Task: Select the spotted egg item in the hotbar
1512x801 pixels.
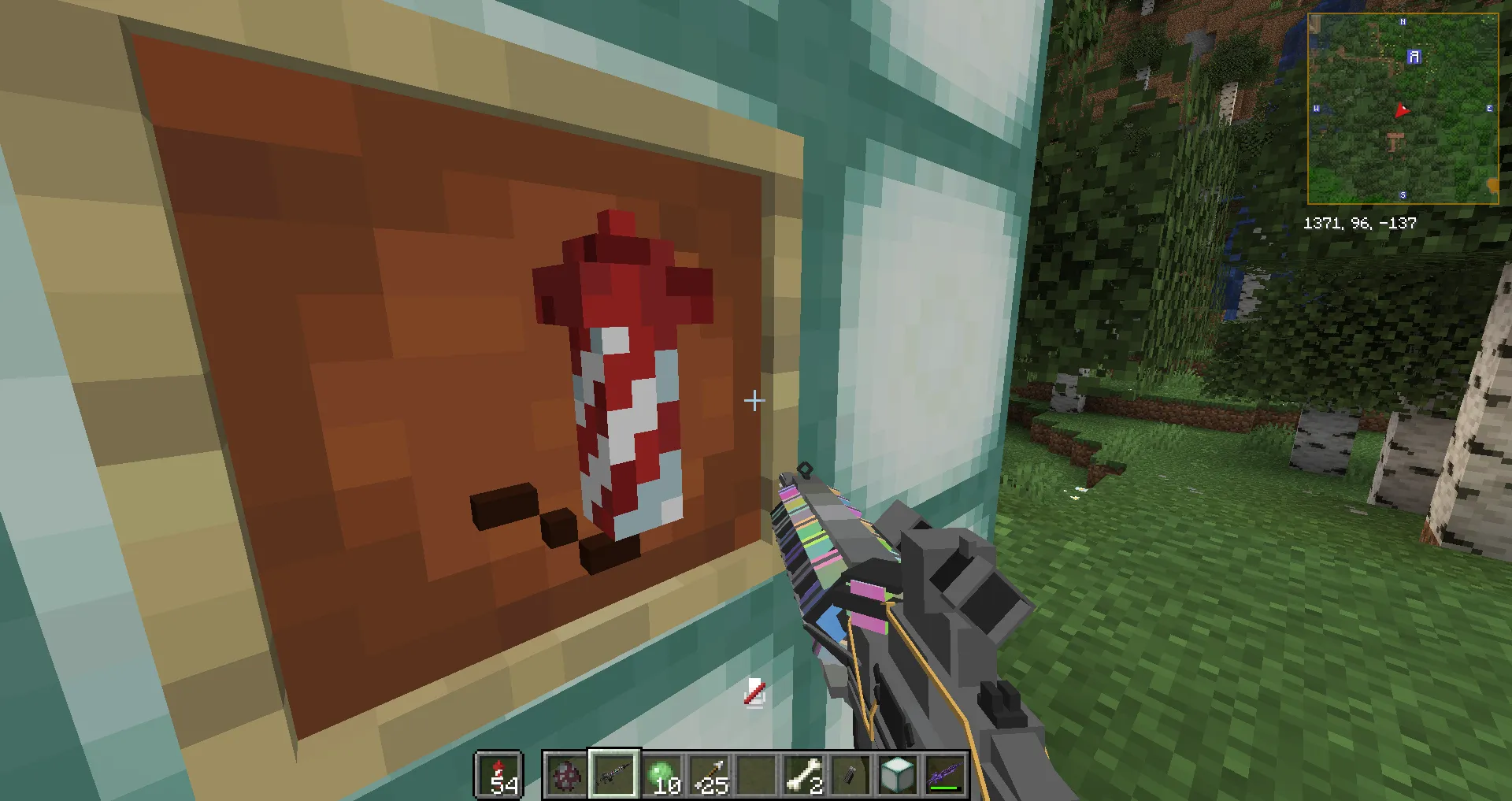Action: coord(565,774)
